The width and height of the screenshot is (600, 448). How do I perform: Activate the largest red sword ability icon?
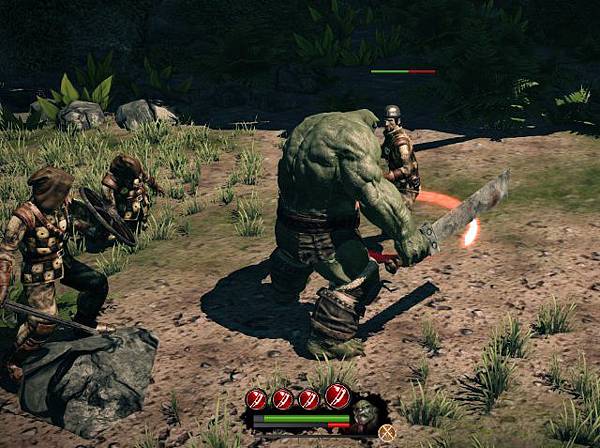click(x=337, y=397)
